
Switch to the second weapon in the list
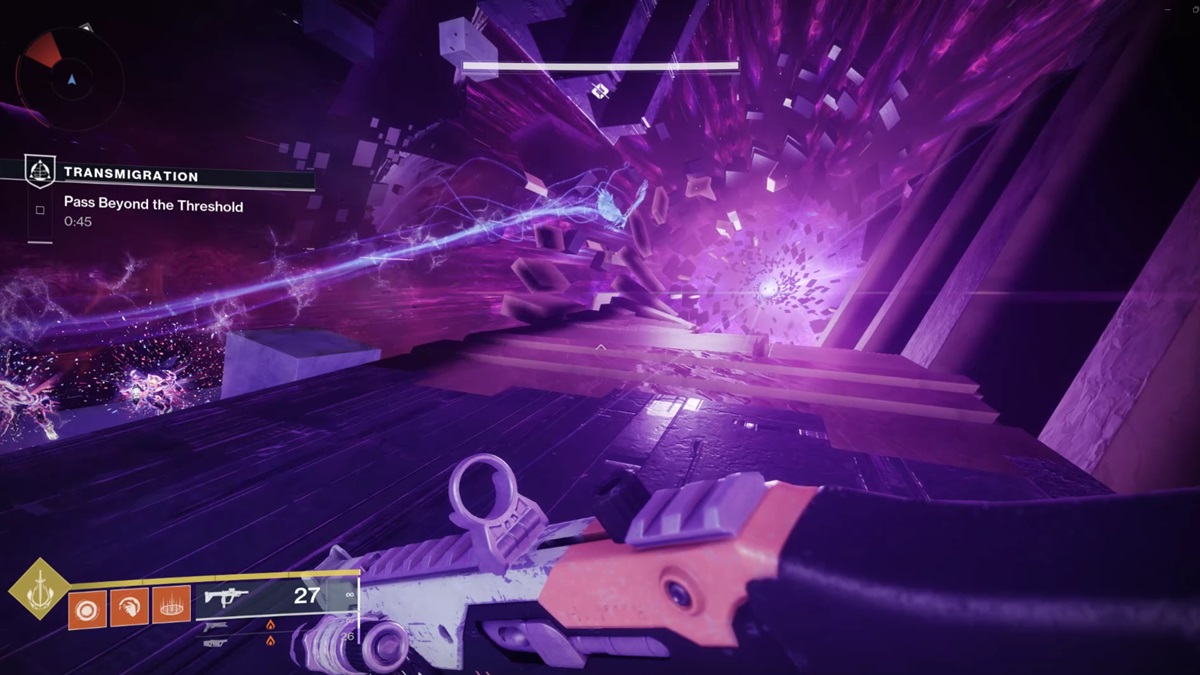[x=240, y=625]
